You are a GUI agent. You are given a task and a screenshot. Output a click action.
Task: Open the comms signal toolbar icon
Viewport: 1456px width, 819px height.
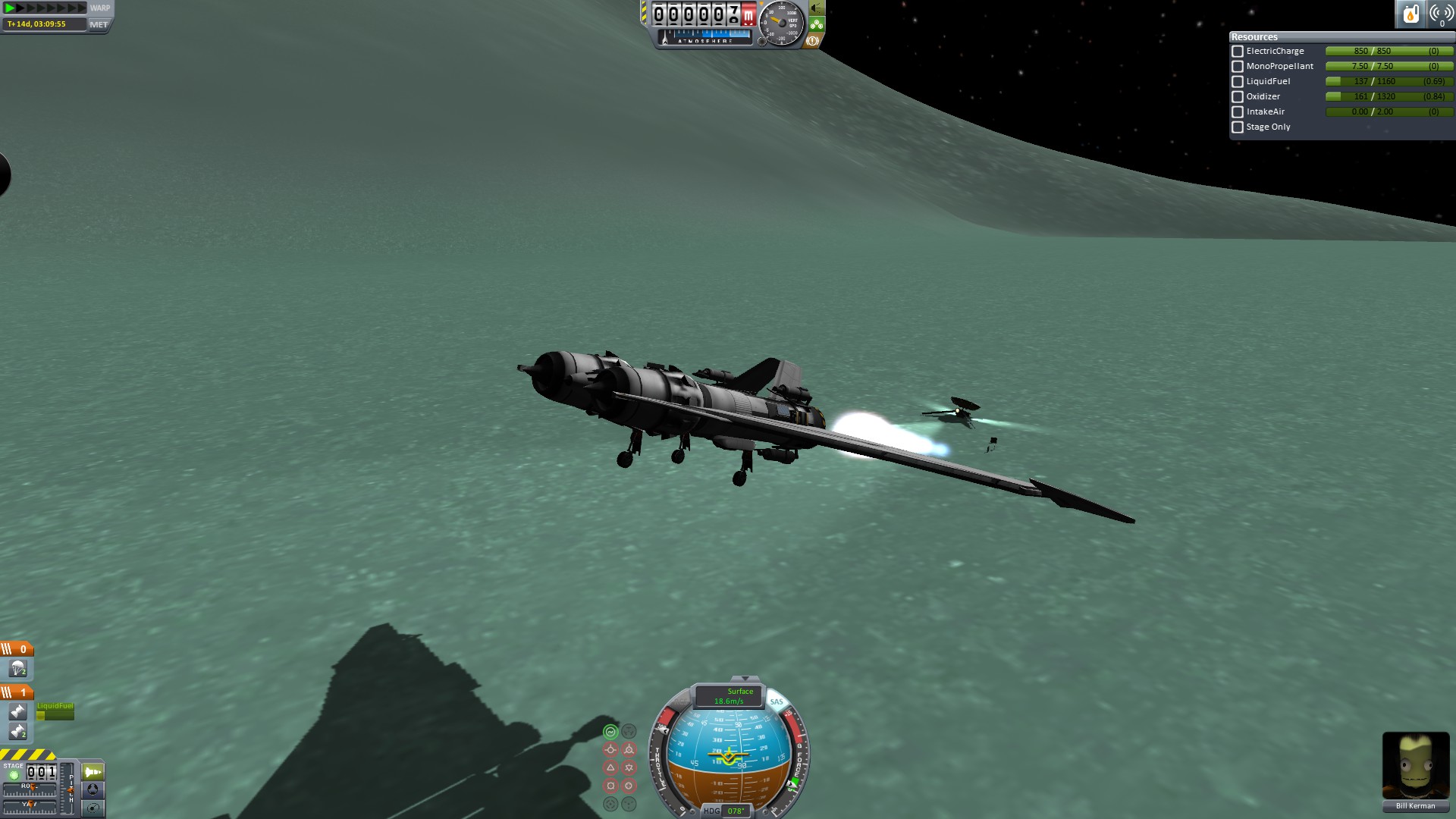tap(1440, 14)
